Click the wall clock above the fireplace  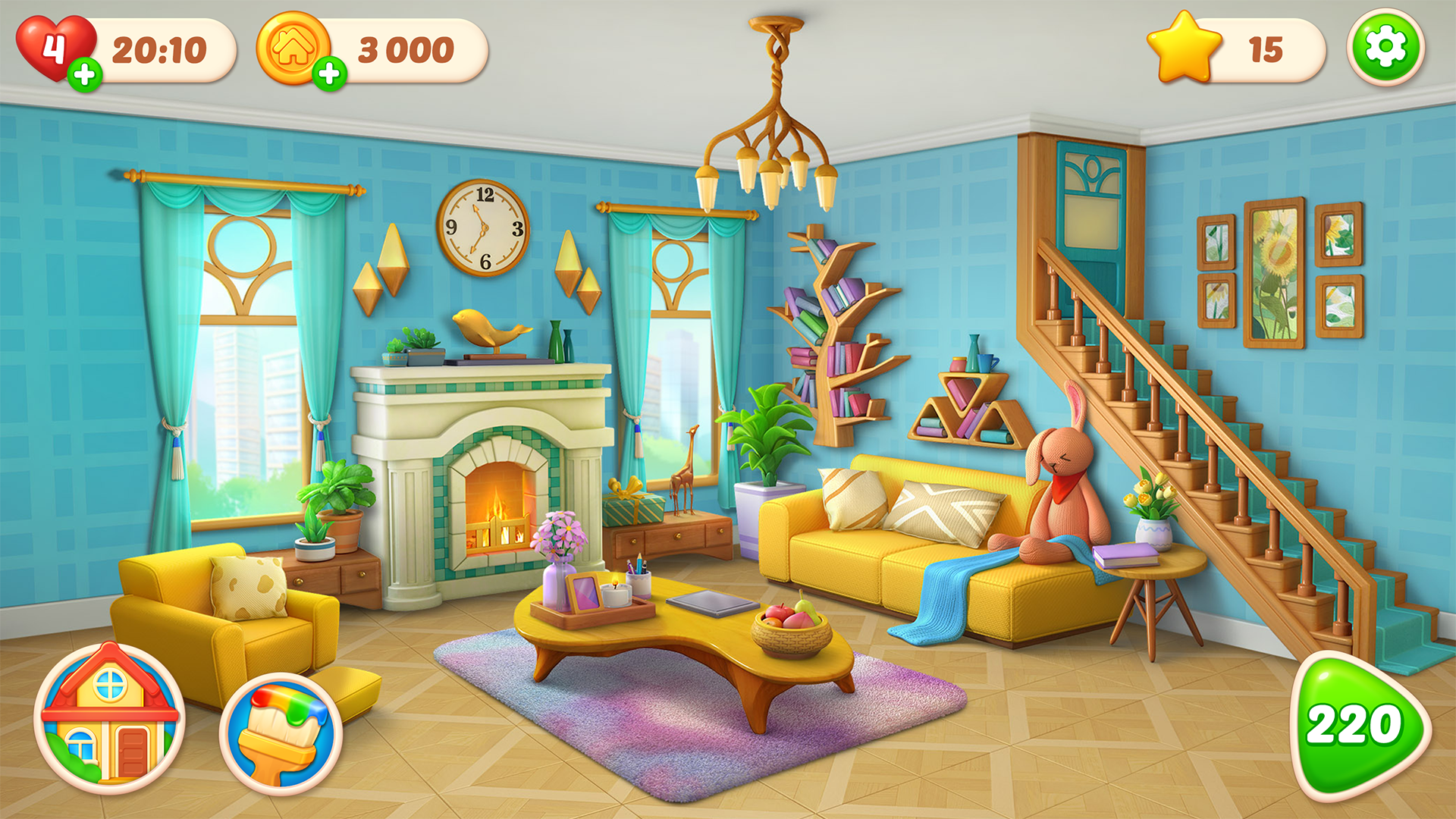tap(484, 227)
